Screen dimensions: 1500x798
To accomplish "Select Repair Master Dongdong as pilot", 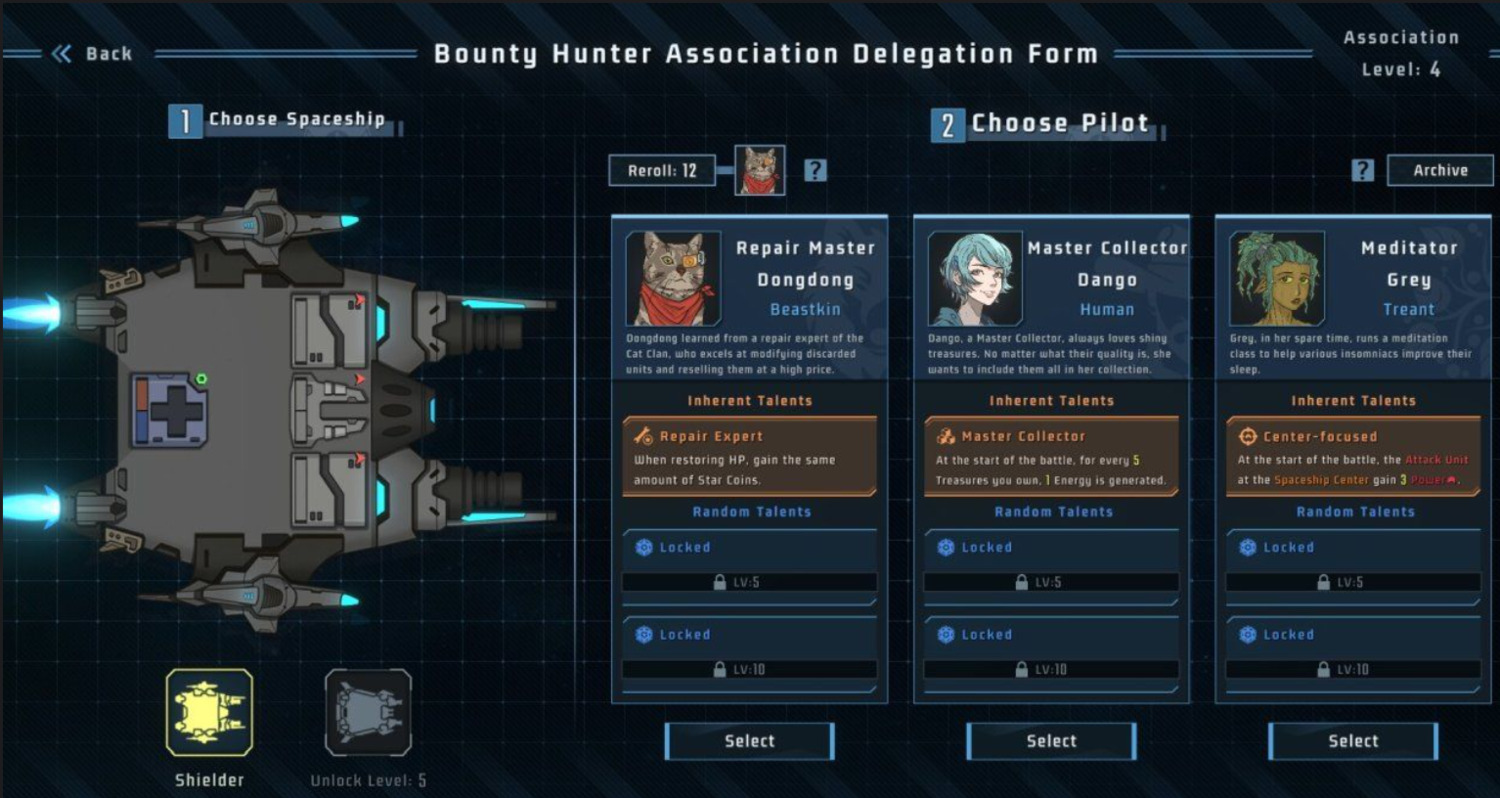I will 749,741.
